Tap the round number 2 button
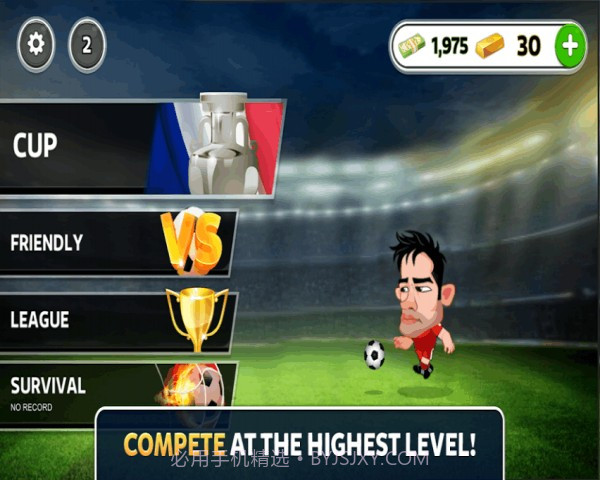 (x=87, y=46)
